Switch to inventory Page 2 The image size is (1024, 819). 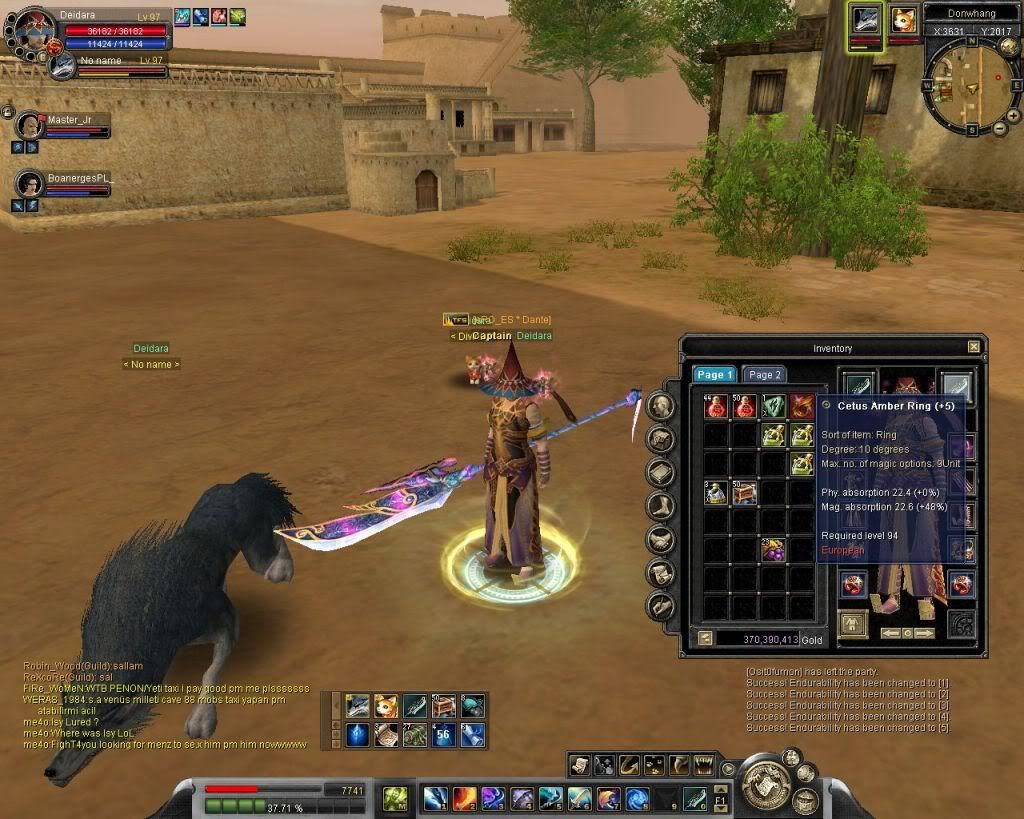pyautogui.click(x=765, y=374)
